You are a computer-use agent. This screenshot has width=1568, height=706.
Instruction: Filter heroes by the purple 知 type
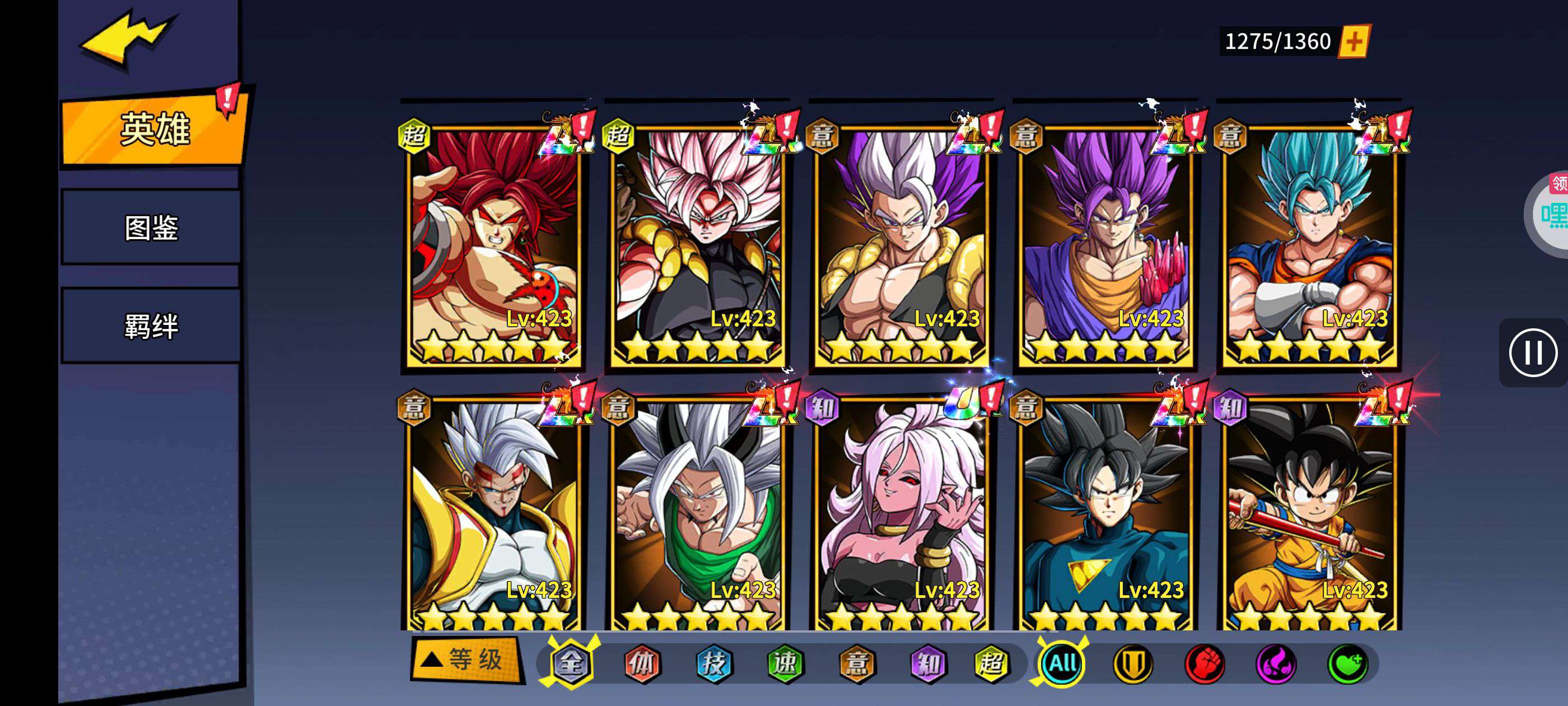(928, 663)
